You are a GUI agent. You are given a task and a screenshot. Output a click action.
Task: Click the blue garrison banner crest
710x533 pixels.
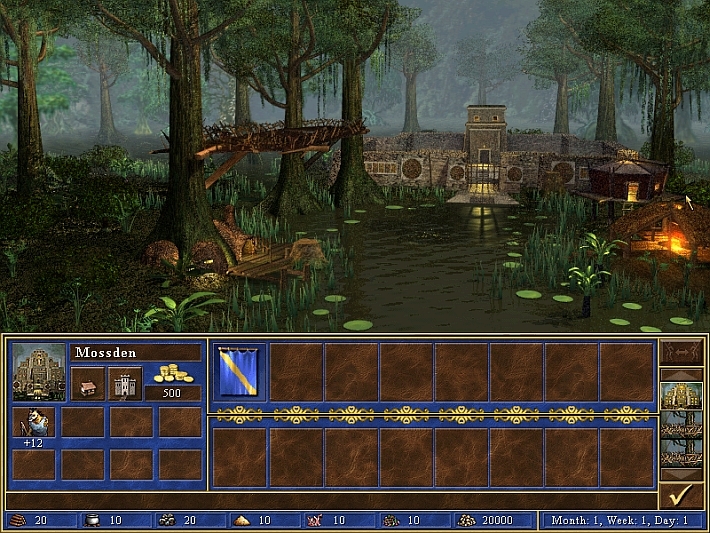pos(237,371)
